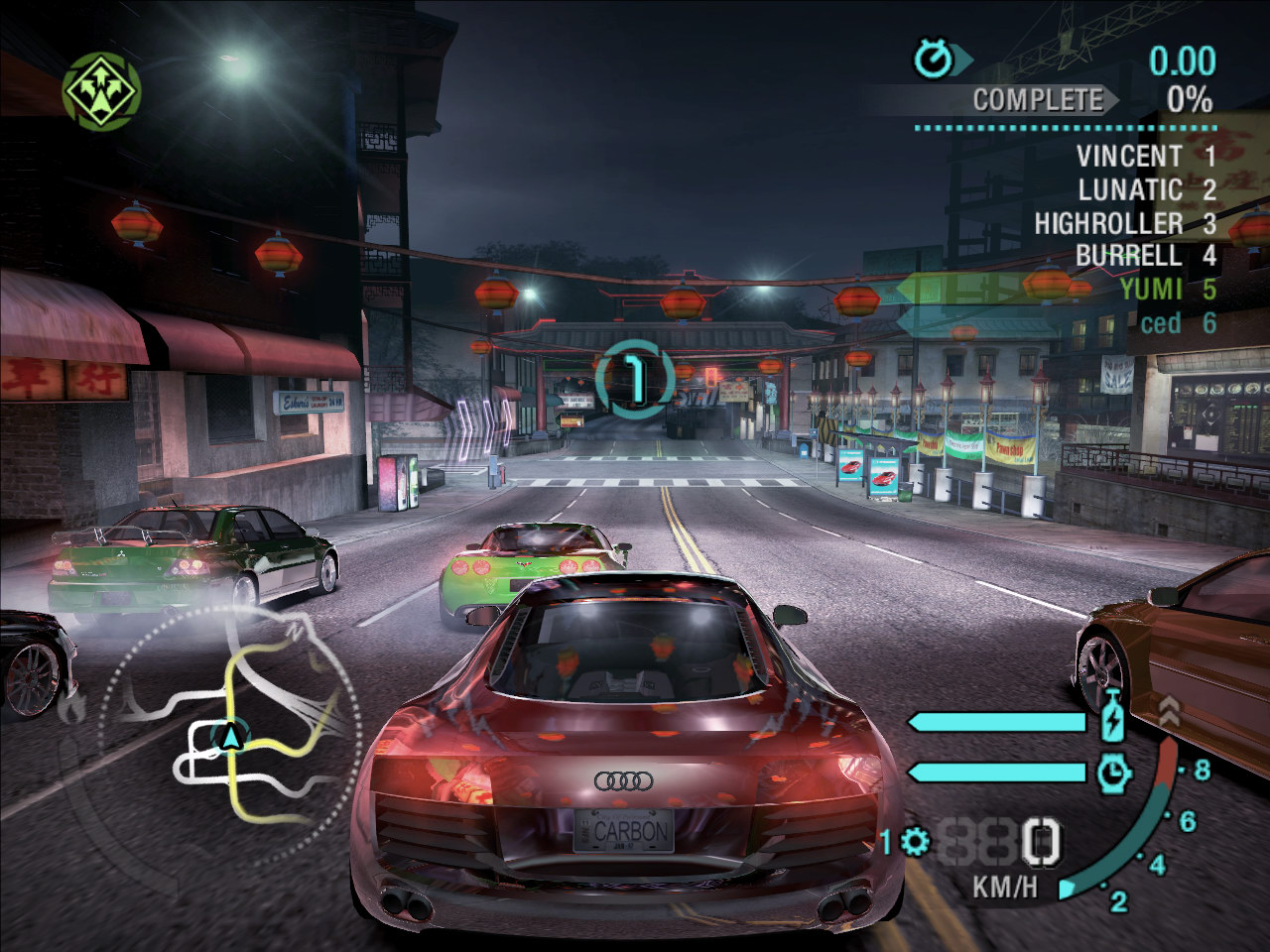Click the nitrous bottle icon
1270x952 pixels.
[x=1113, y=715]
